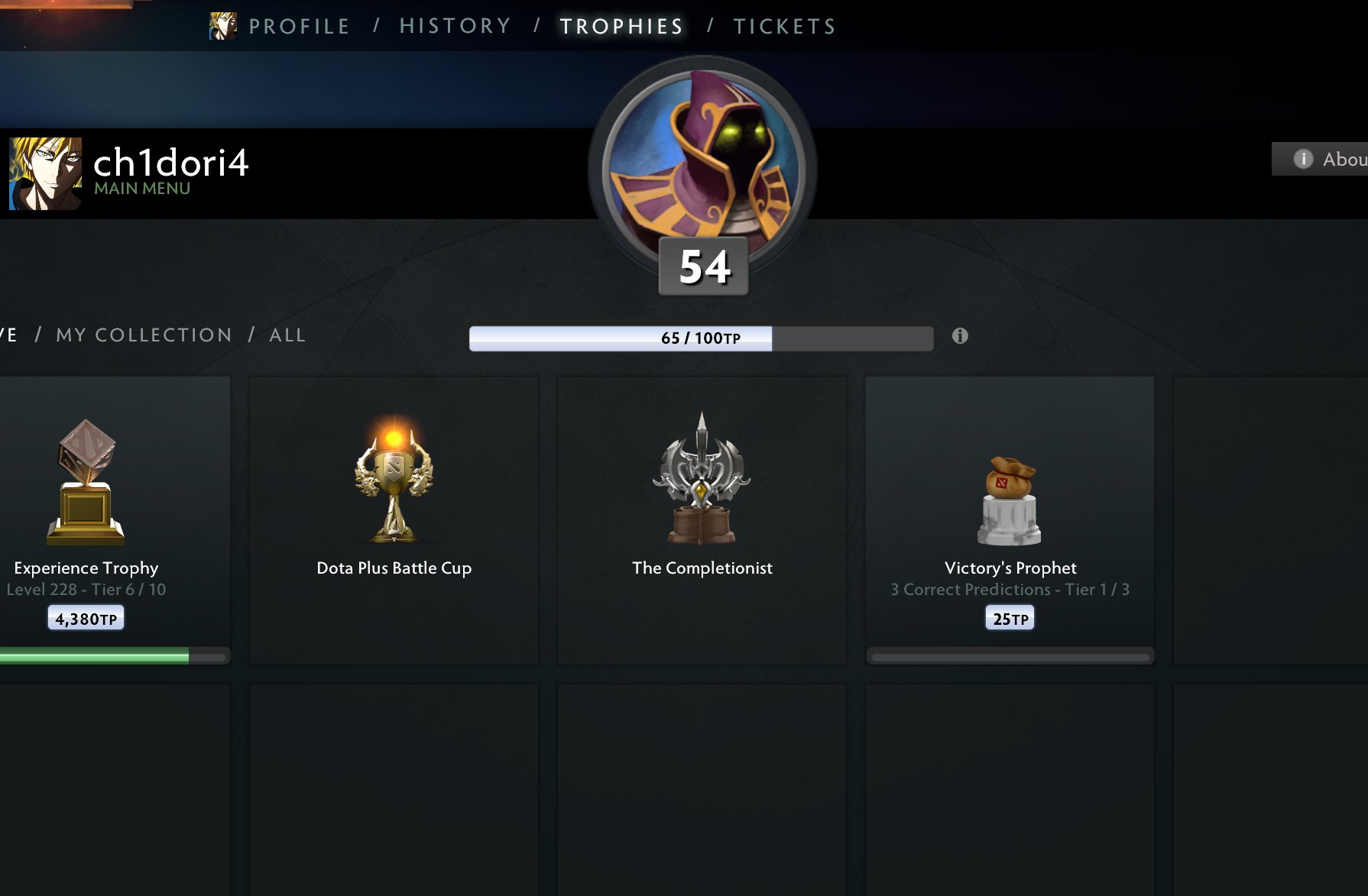Viewport: 1368px width, 896px height.
Task: Show the My Collection trophy filter
Action: click(x=144, y=335)
